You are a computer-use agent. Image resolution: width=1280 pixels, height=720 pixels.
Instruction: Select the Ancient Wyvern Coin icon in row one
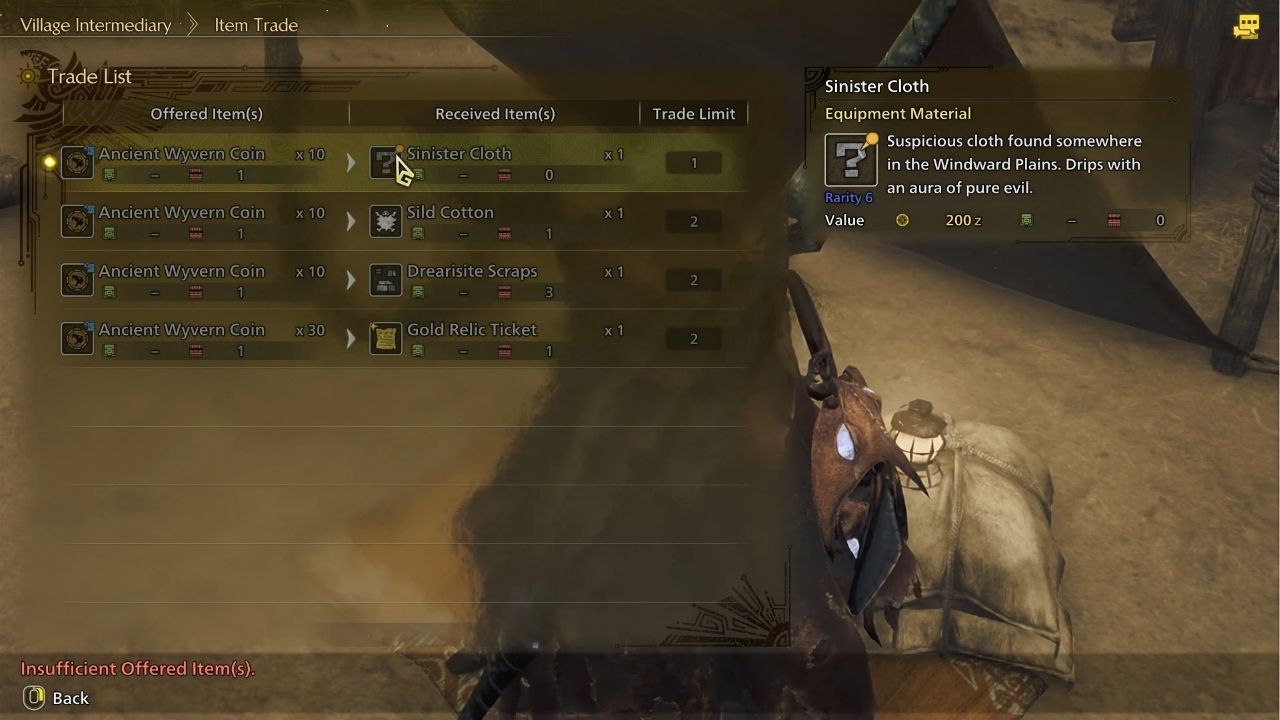click(78, 162)
